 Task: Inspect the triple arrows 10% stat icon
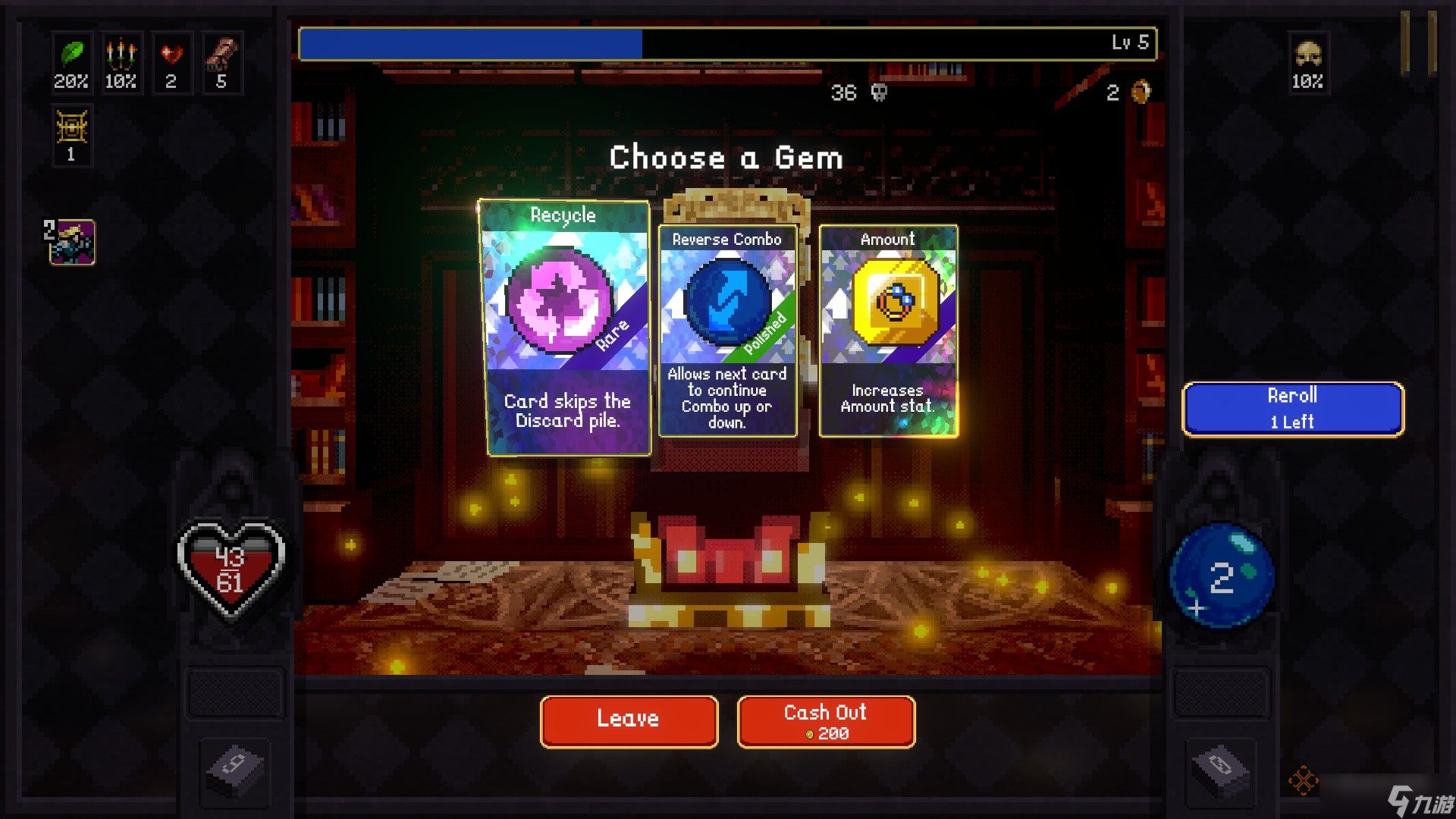click(x=121, y=55)
